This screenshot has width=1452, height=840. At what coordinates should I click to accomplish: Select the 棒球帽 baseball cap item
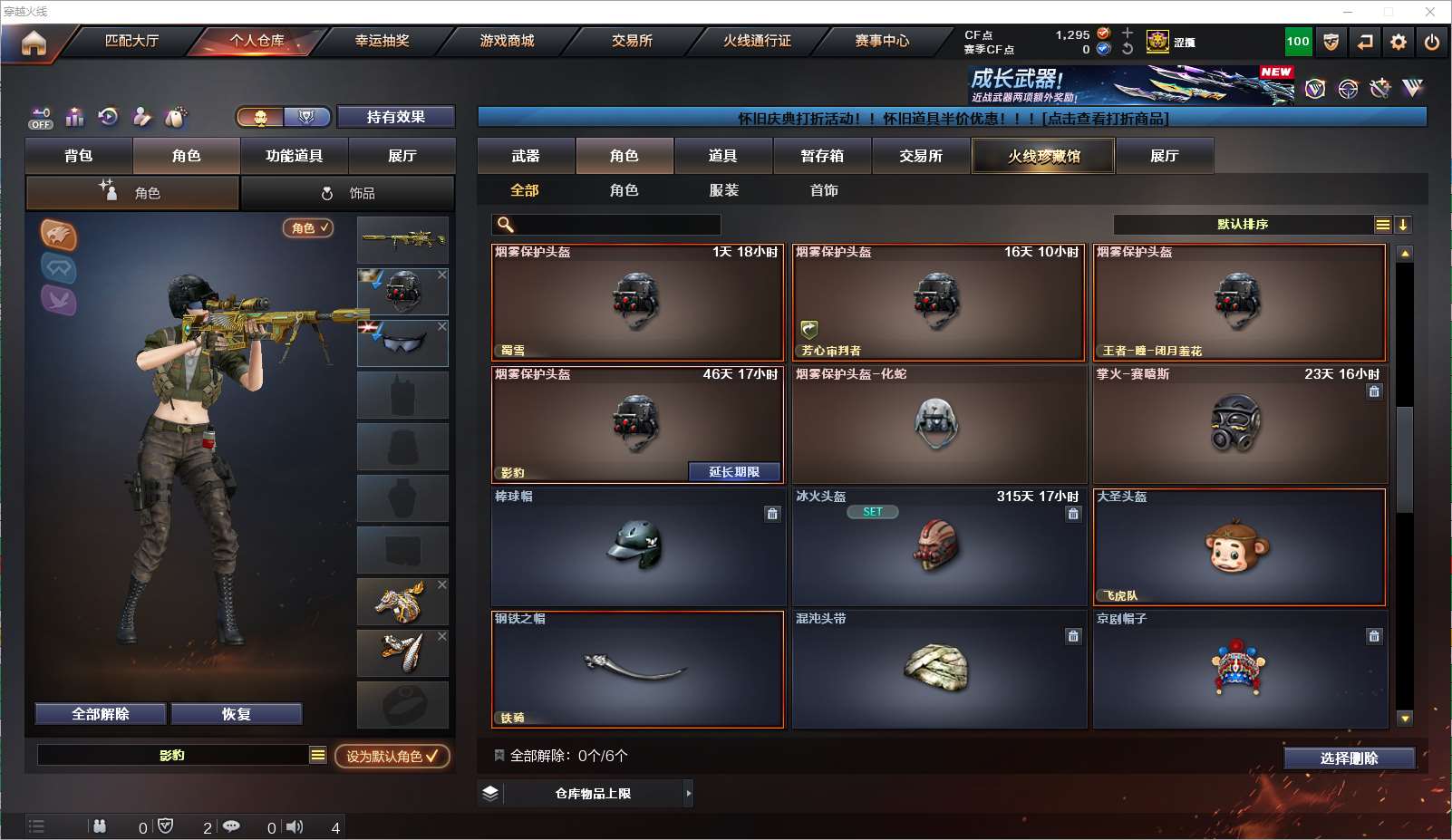coord(637,546)
